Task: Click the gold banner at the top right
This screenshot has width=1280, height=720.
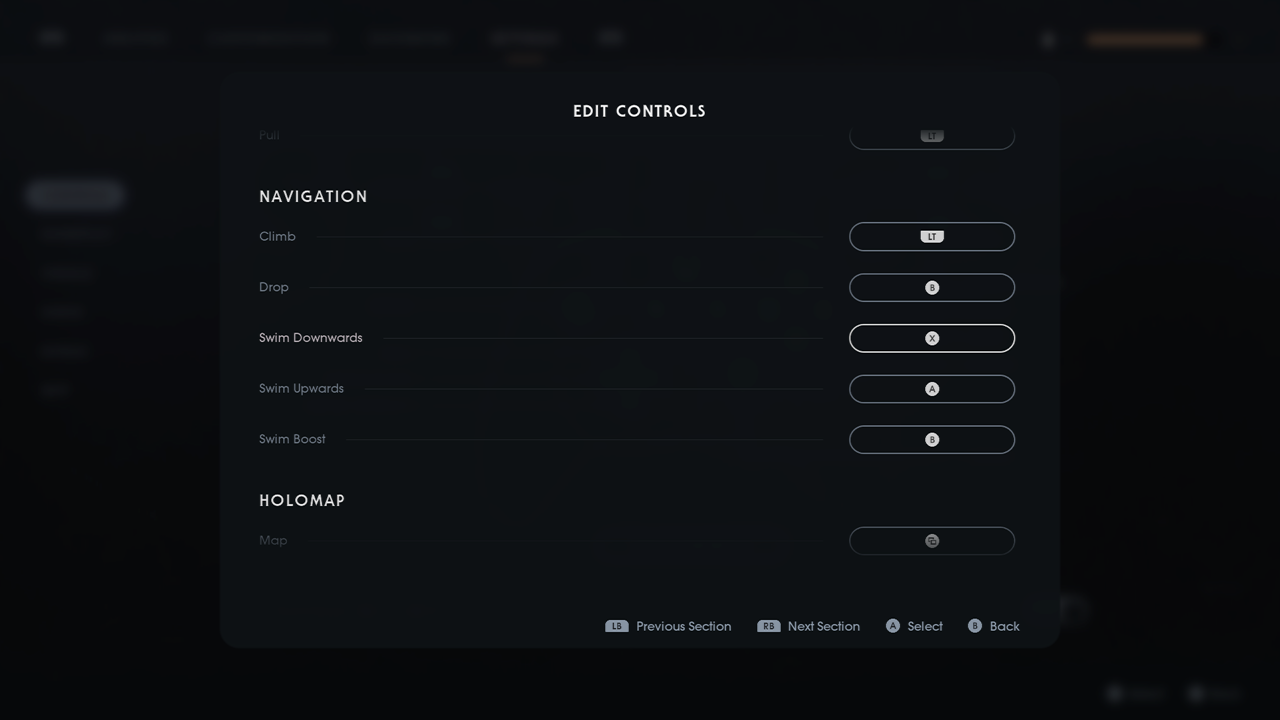Action: click(x=1144, y=38)
